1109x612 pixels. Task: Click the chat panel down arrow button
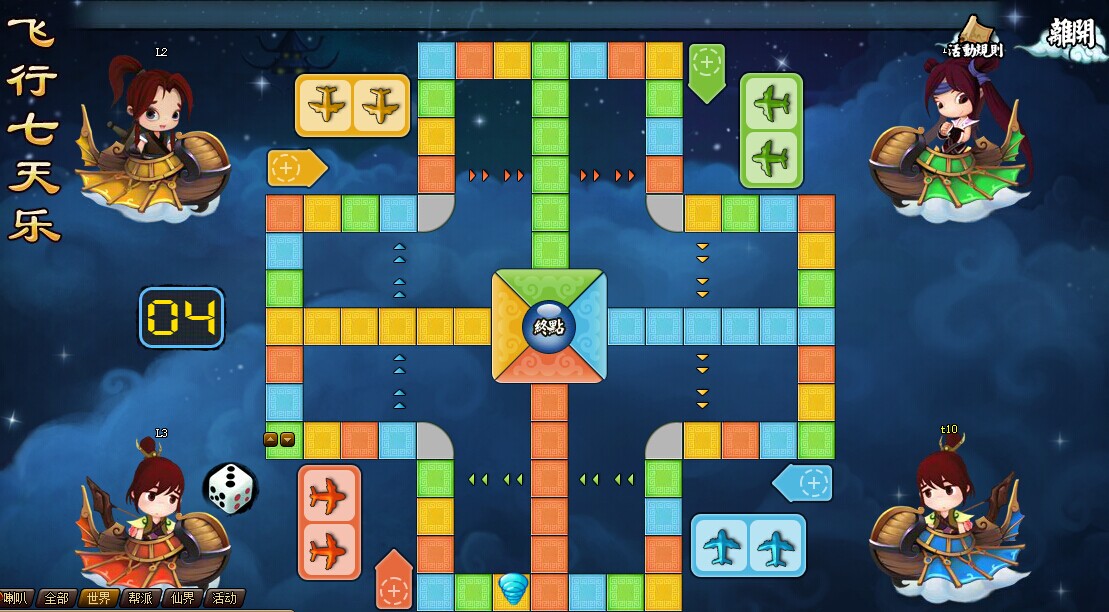click(x=287, y=439)
